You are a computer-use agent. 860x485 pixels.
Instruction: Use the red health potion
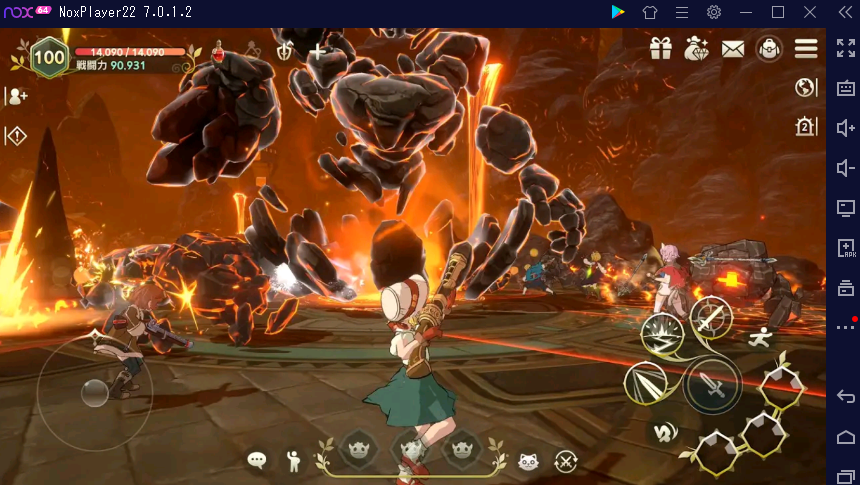[x=218, y=51]
